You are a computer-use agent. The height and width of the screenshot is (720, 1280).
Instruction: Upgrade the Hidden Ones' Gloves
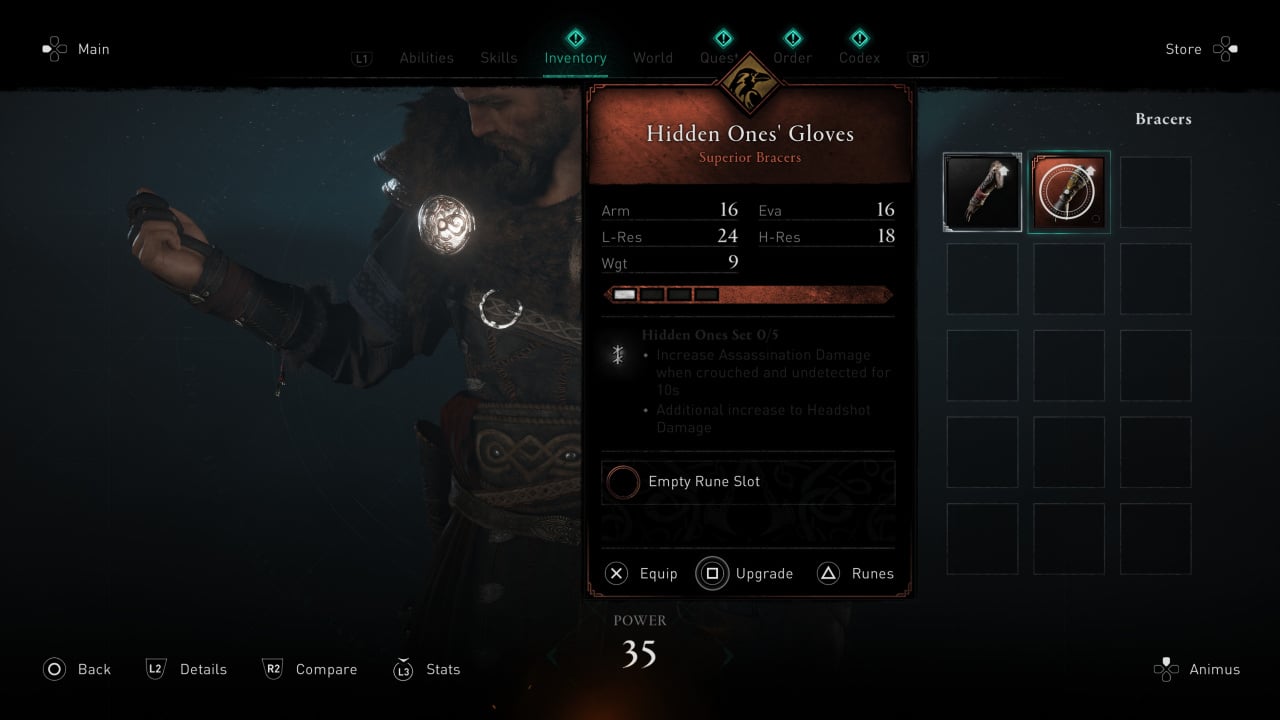click(746, 574)
